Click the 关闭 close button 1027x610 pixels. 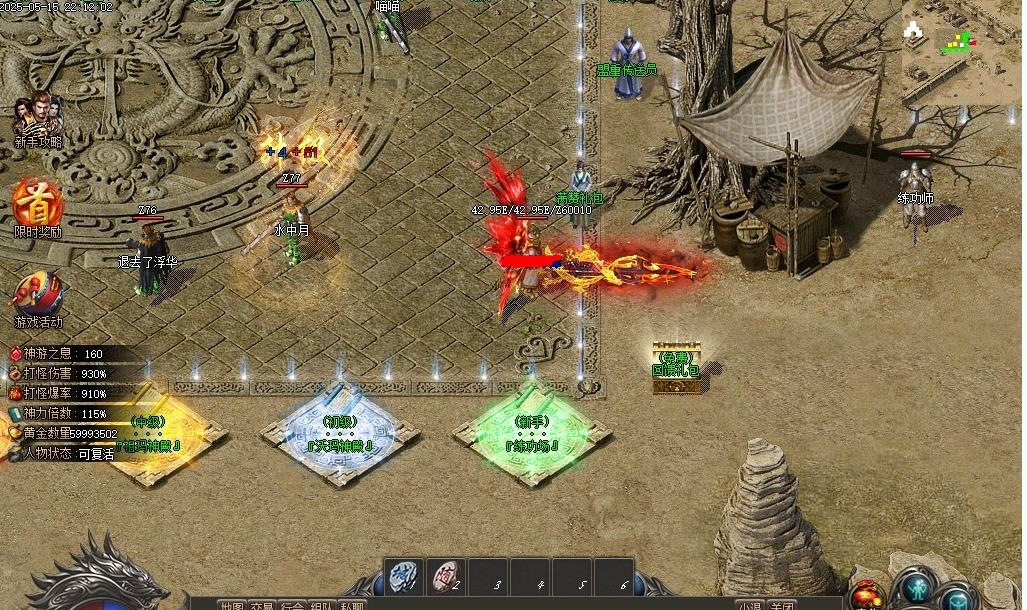[x=783, y=605]
